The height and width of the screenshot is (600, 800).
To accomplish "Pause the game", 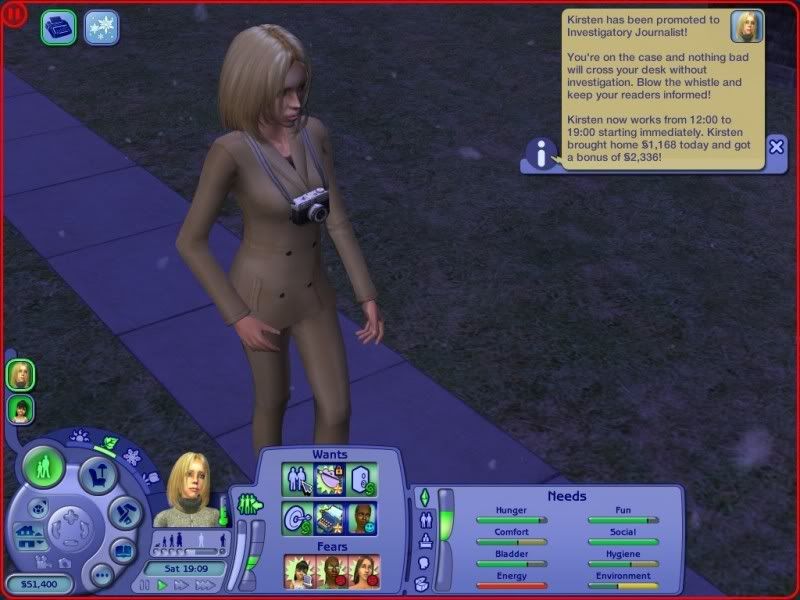I will click(x=145, y=585).
